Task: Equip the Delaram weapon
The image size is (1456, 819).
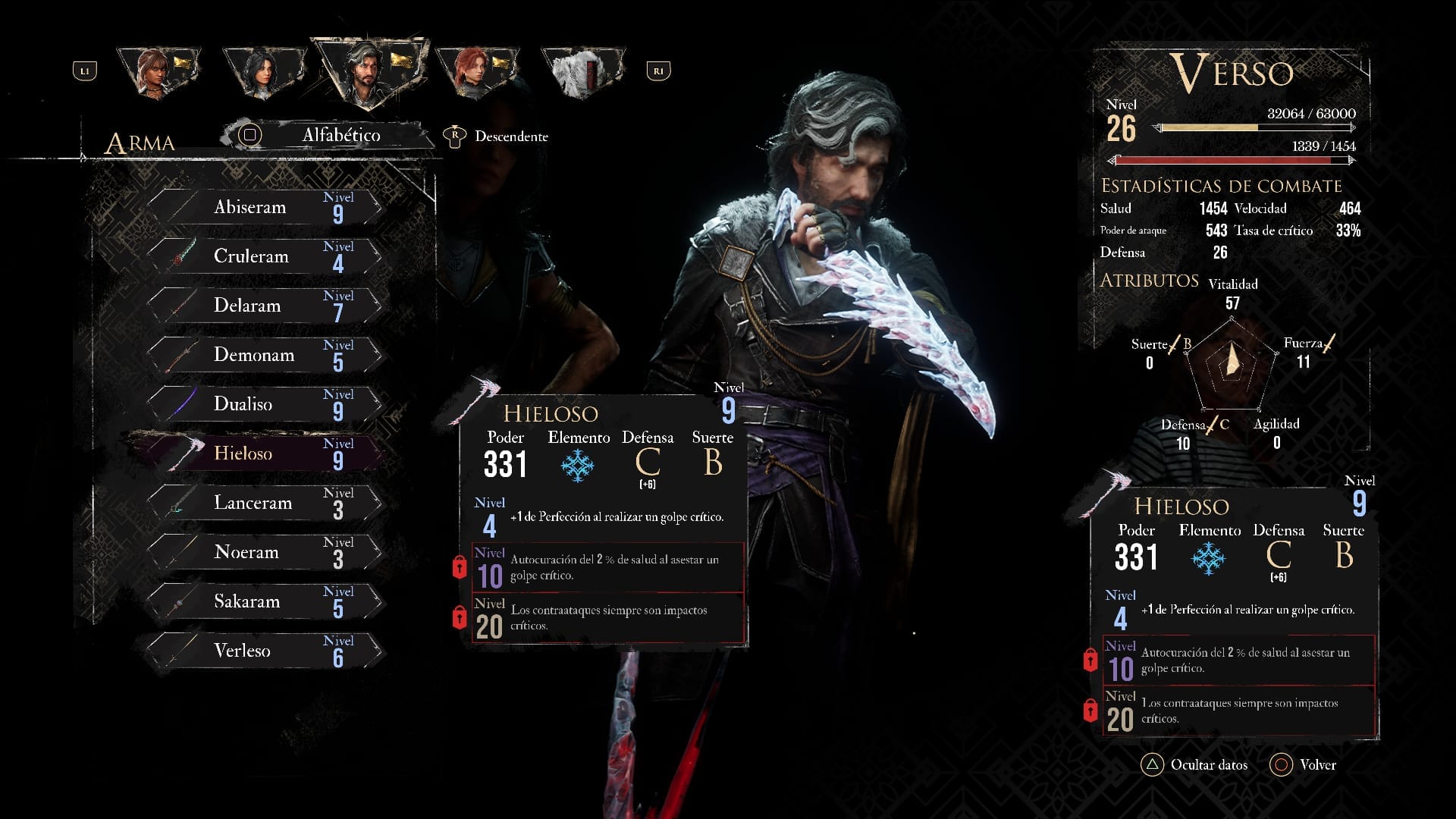Action: coord(262,306)
